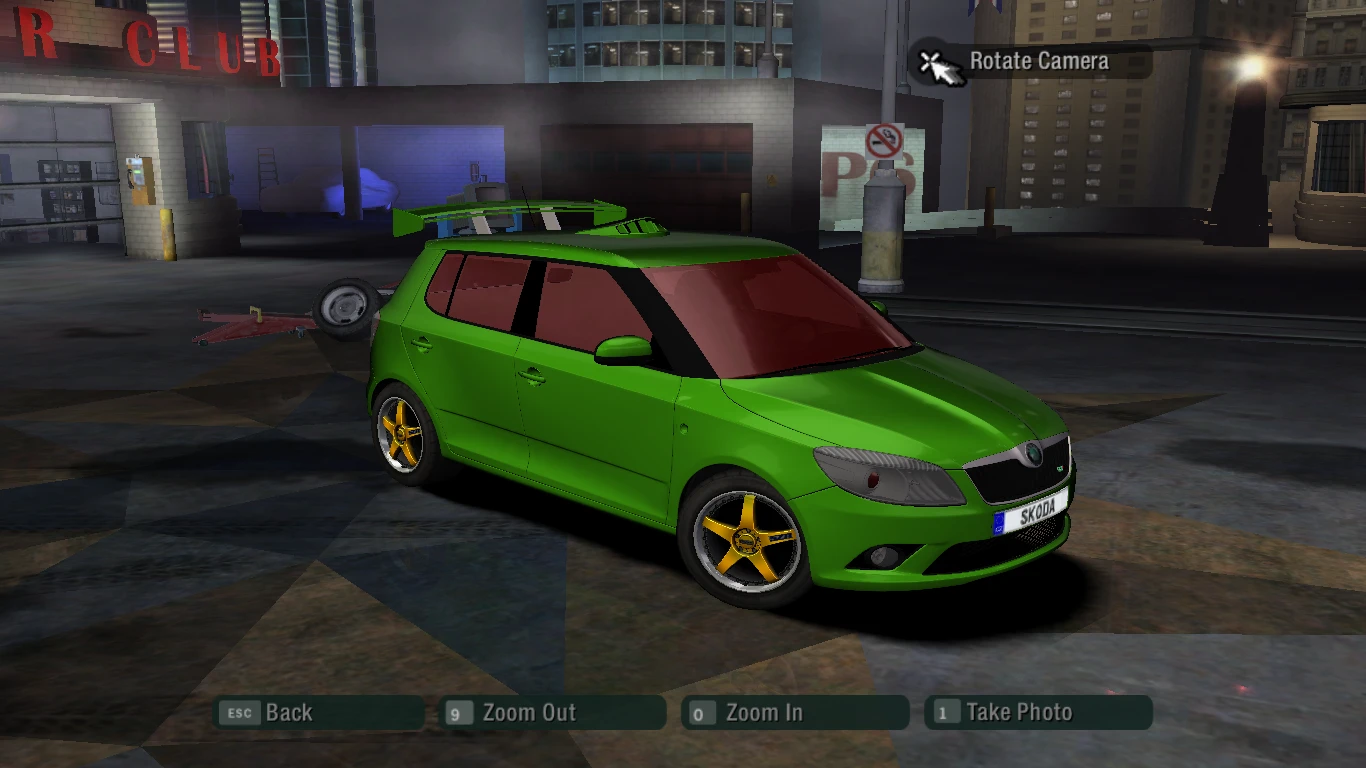Click the VRS badge near the grille

tap(1060, 467)
